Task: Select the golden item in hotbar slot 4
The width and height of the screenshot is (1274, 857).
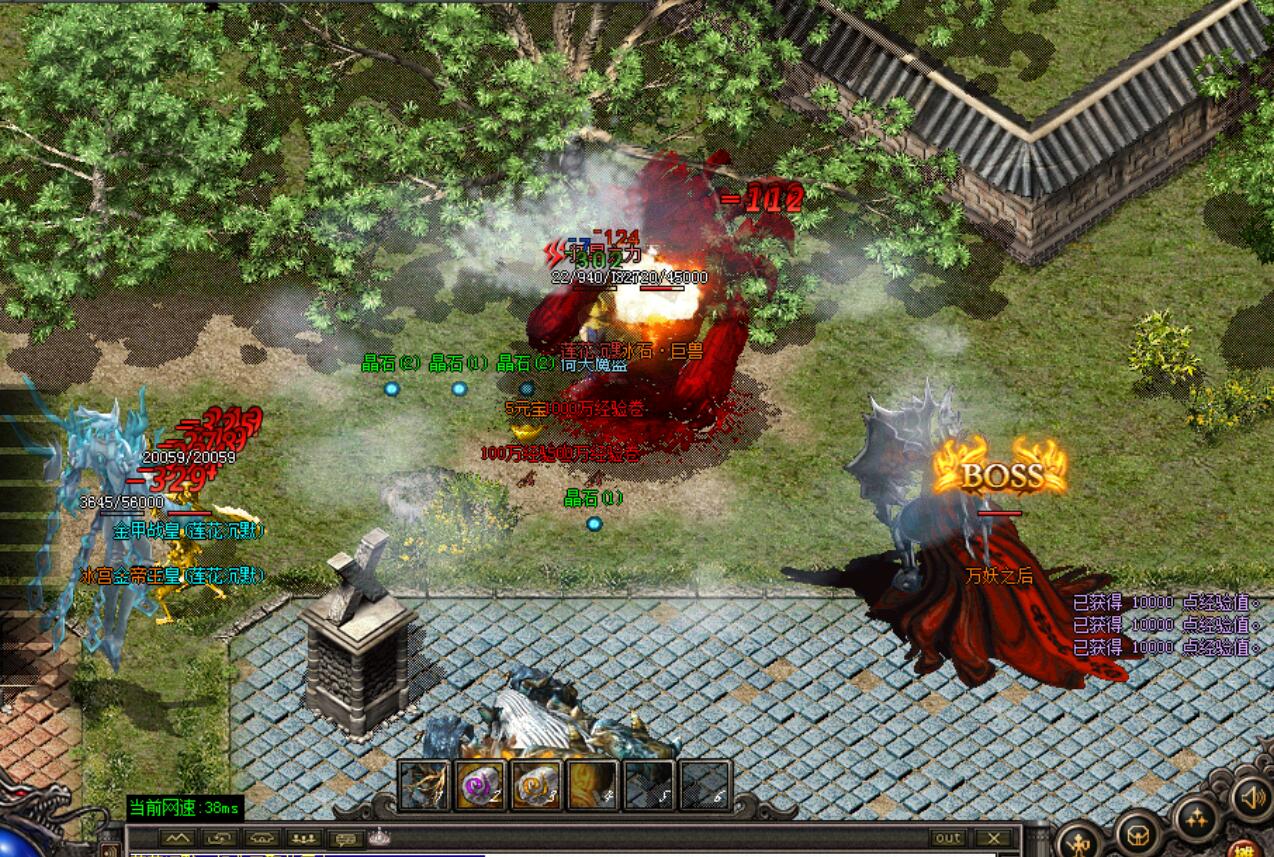Action: [x=592, y=785]
